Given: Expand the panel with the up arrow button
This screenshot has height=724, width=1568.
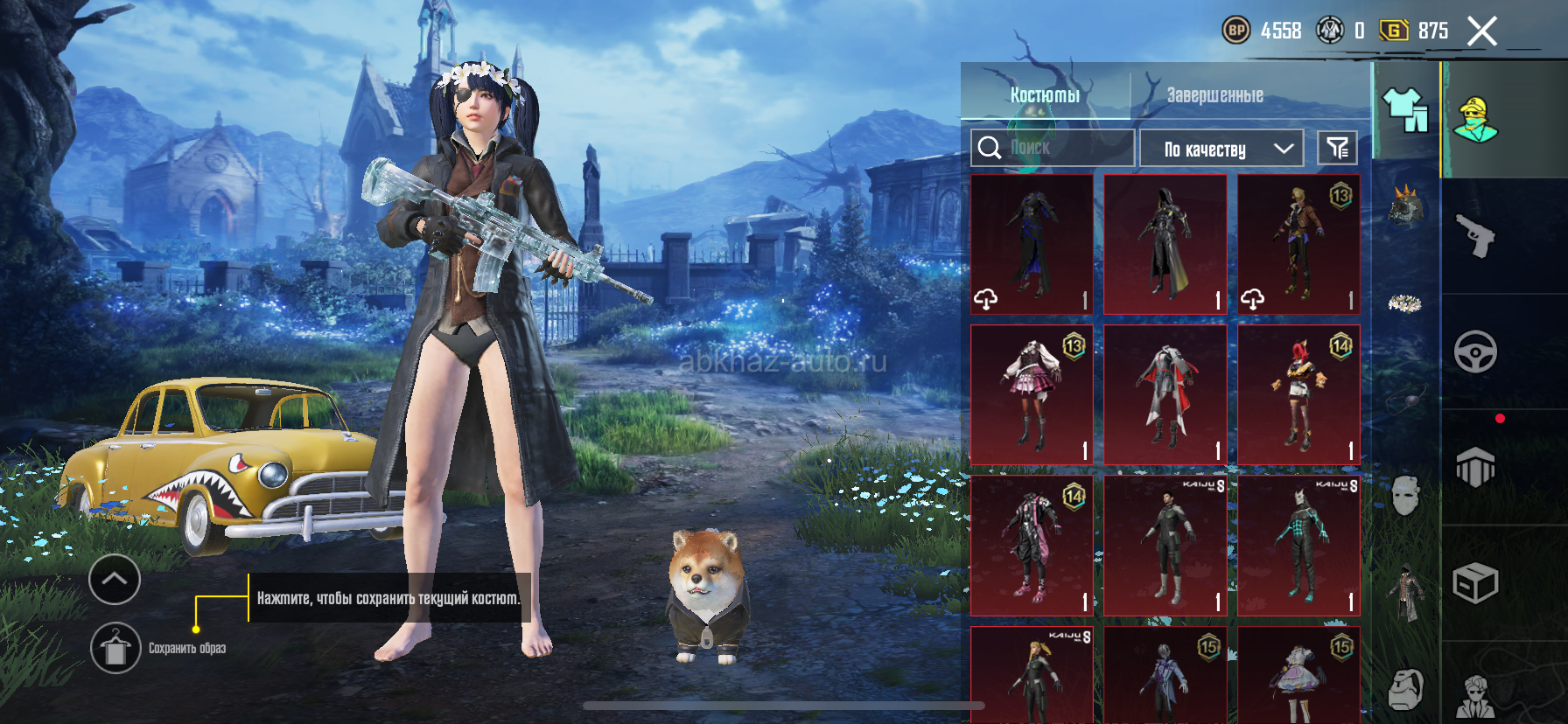Looking at the screenshot, I should (x=115, y=578).
